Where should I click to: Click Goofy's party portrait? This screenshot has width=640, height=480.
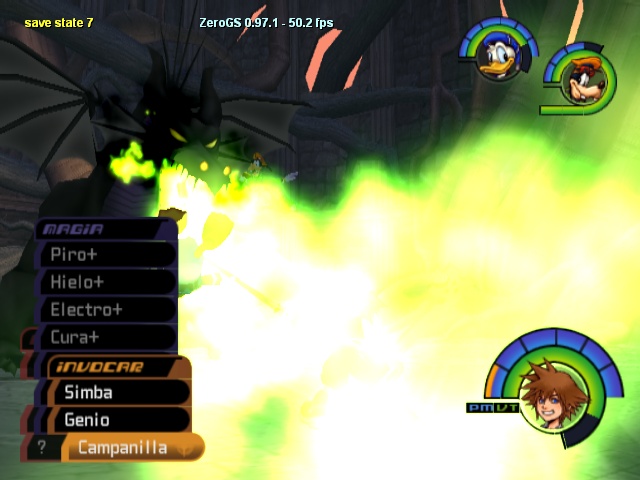coord(579,78)
